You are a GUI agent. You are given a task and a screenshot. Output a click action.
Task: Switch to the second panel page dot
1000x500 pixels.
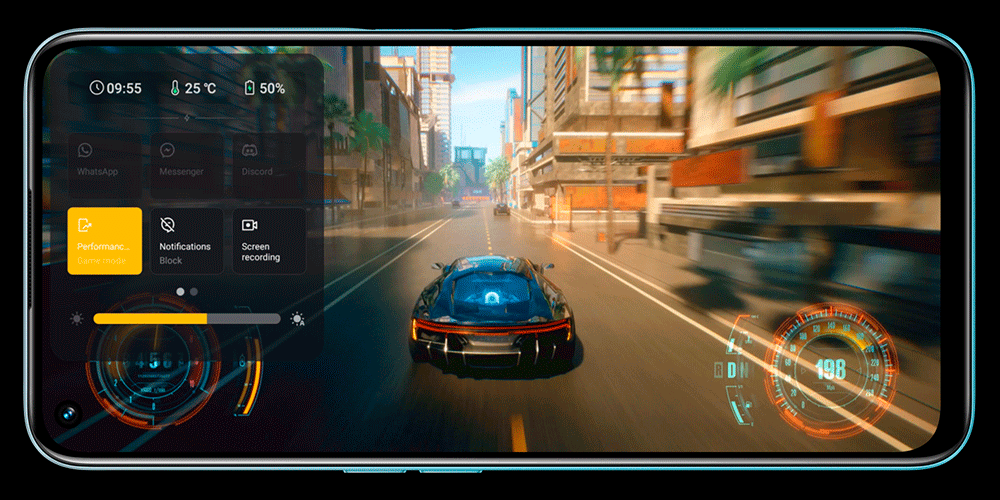click(194, 292)
